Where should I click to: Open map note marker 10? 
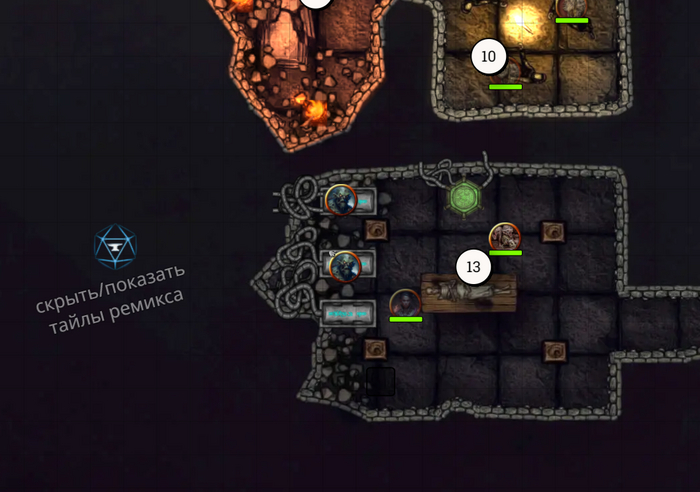coord(488,57)
